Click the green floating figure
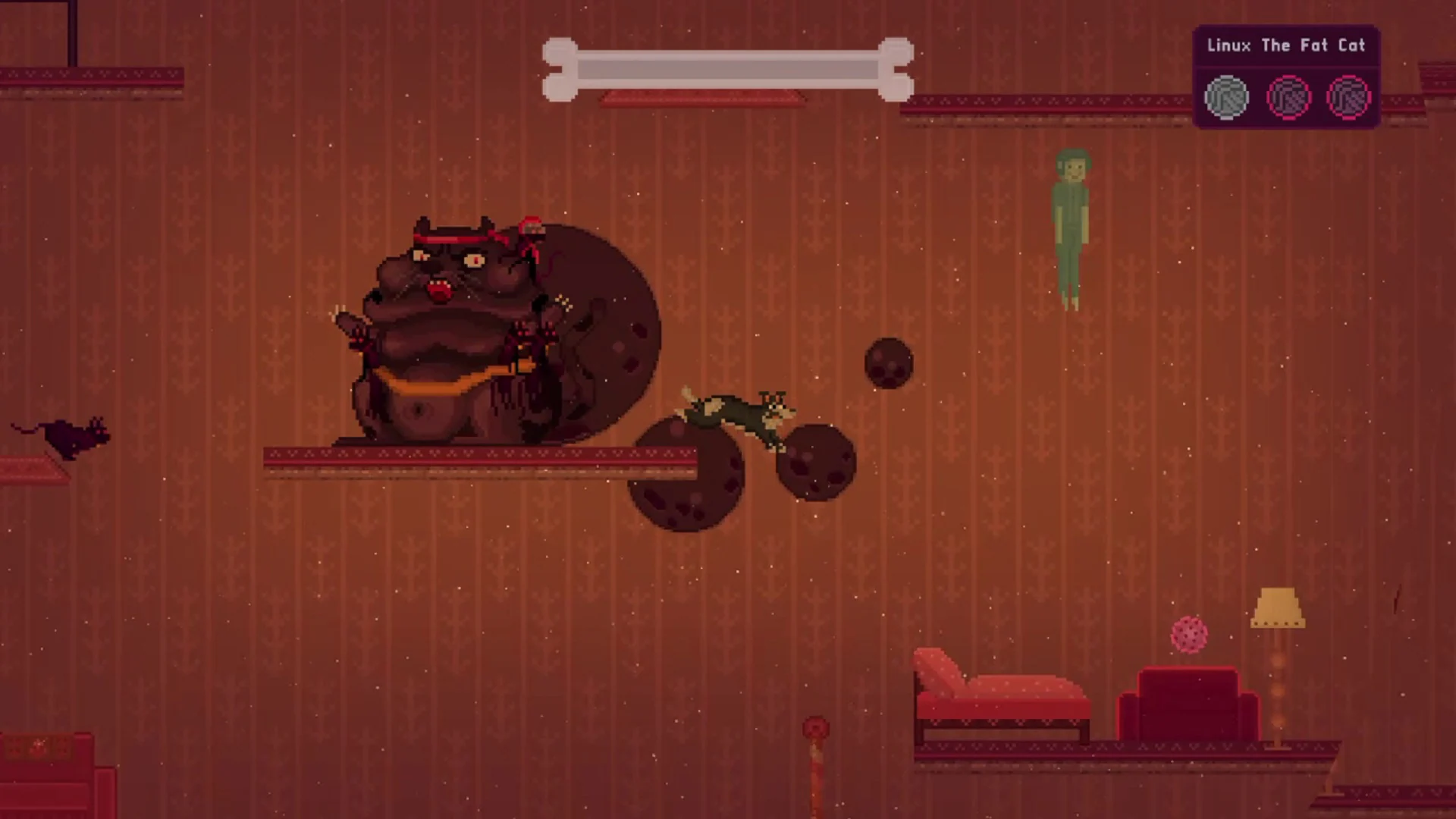Screen dimensions: 1456x819 (x=1072, y=220)
